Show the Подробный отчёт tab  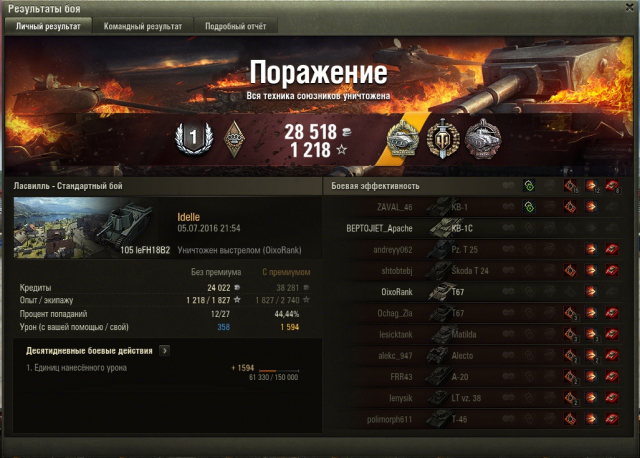(236, 27)
